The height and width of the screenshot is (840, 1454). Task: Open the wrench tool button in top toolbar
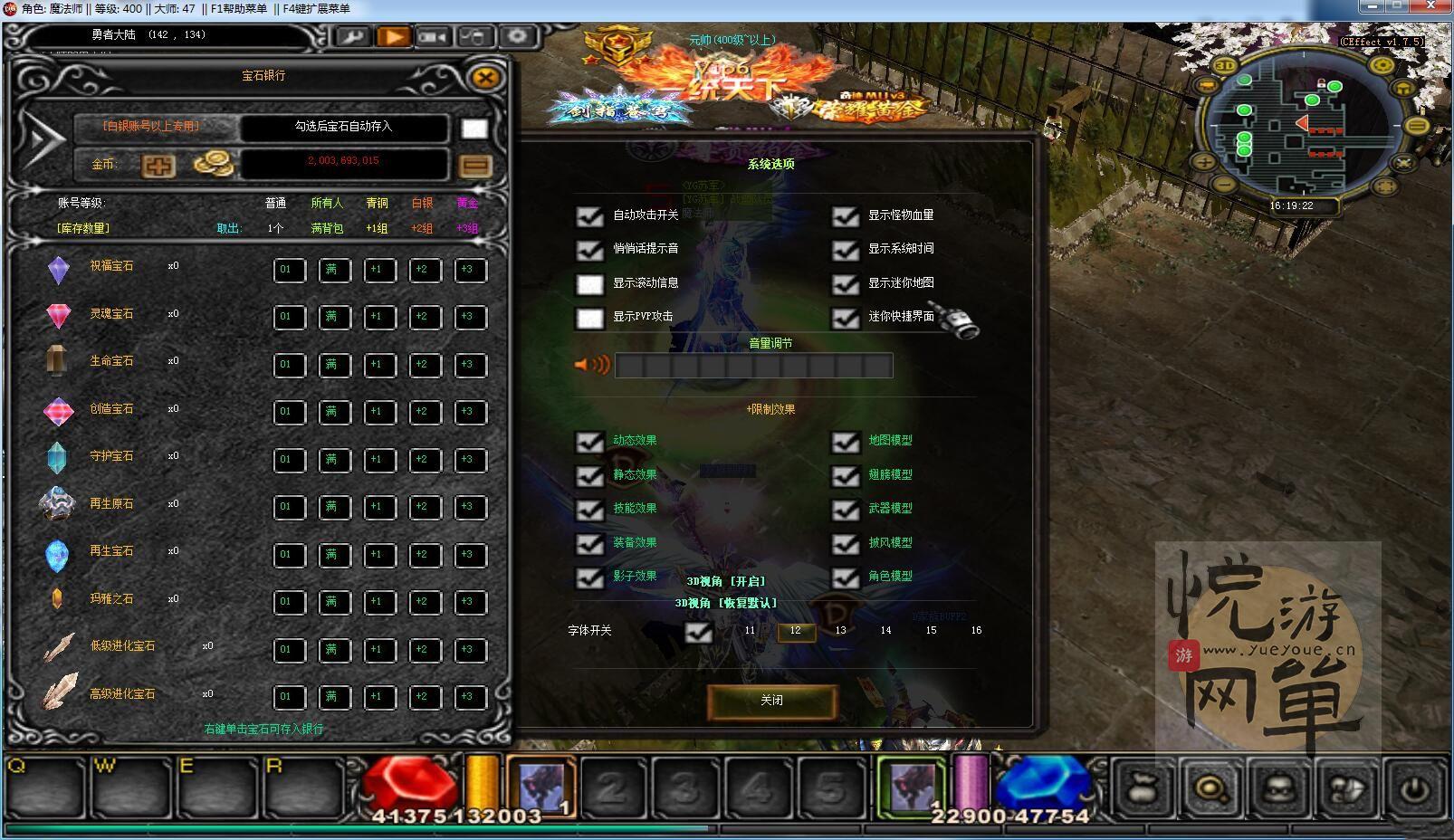(352, 37)
